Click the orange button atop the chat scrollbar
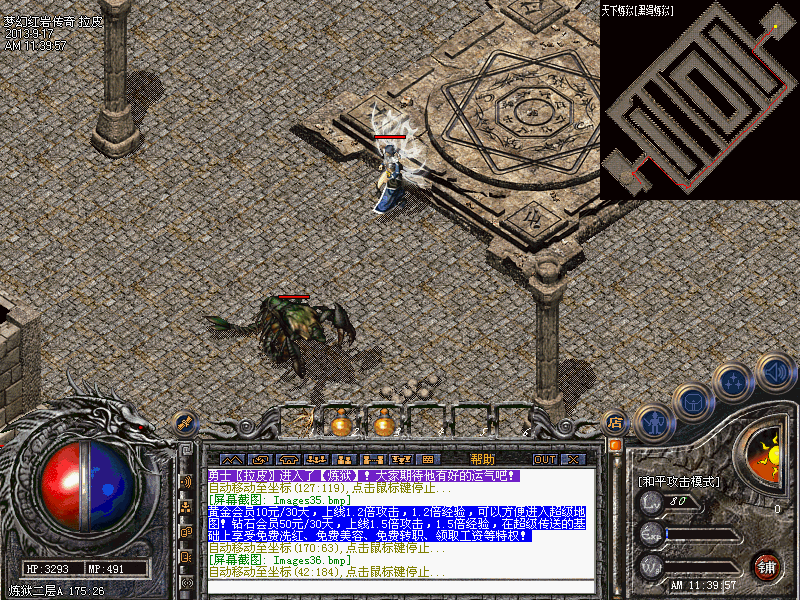This screenshot has height=600, width=800. click(615, 442)
